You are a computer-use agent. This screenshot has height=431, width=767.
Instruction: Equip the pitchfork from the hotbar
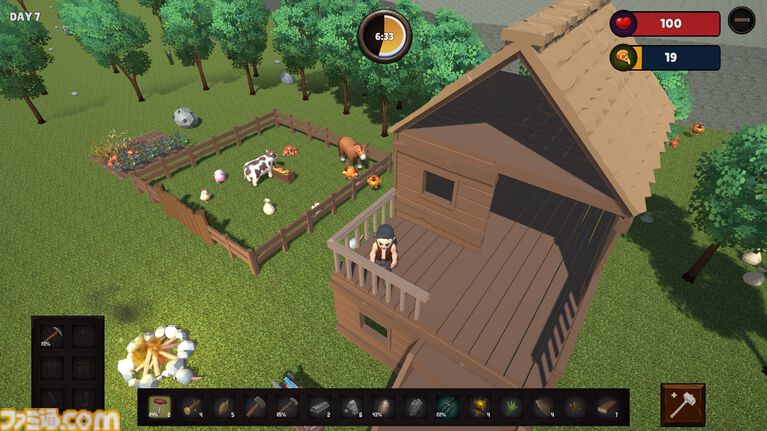pyautogui.click(x=447, y=406)
